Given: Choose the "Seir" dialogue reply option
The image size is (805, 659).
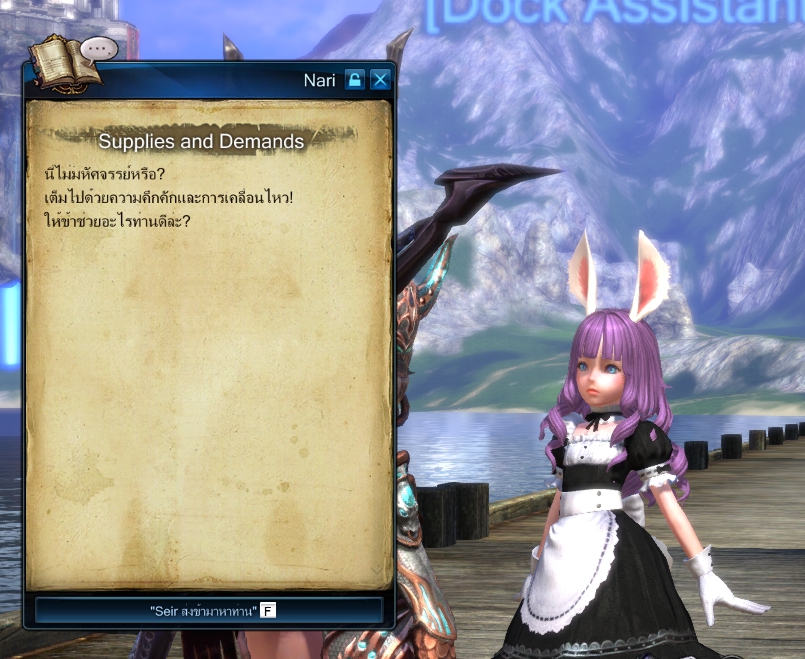Looking at the screenshot, I should coord(209,610).
